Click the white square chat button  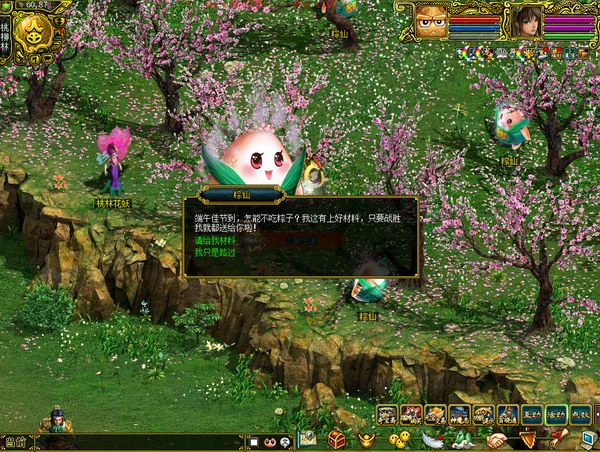tap(255, 441)
